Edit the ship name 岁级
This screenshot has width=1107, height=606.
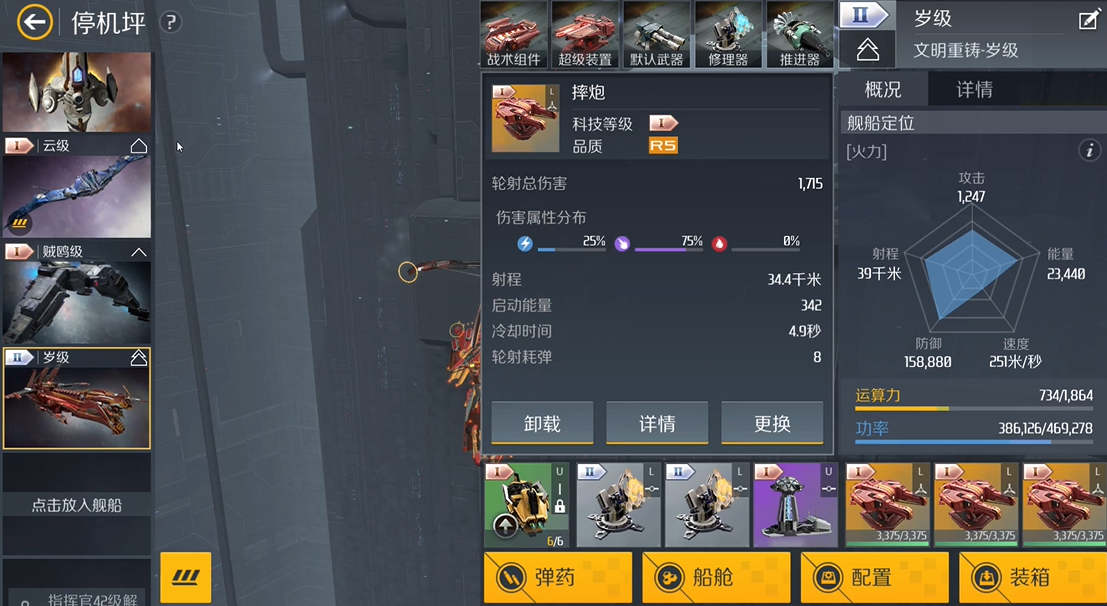1088,20
